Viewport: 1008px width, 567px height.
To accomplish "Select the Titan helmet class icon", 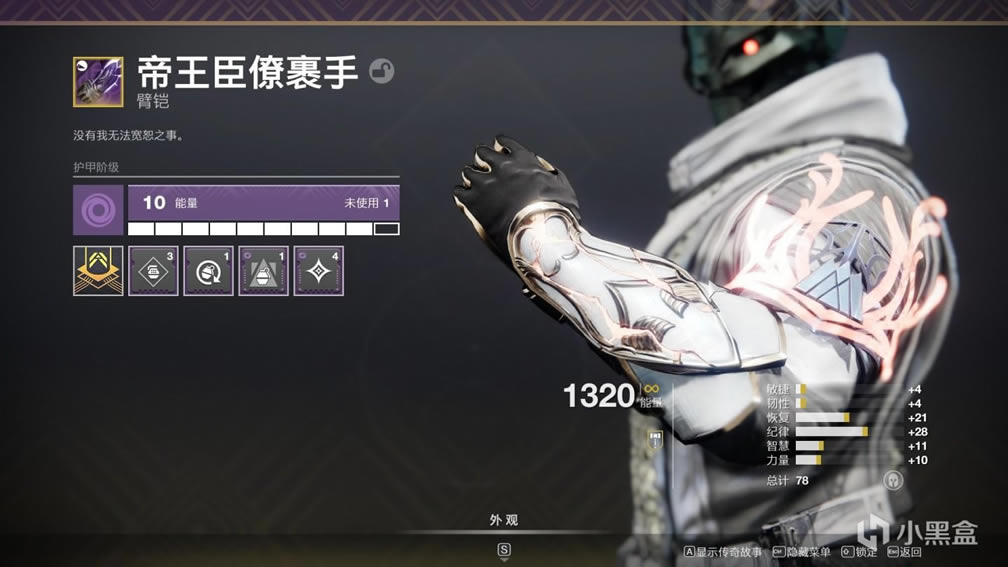I will [894, 480].
